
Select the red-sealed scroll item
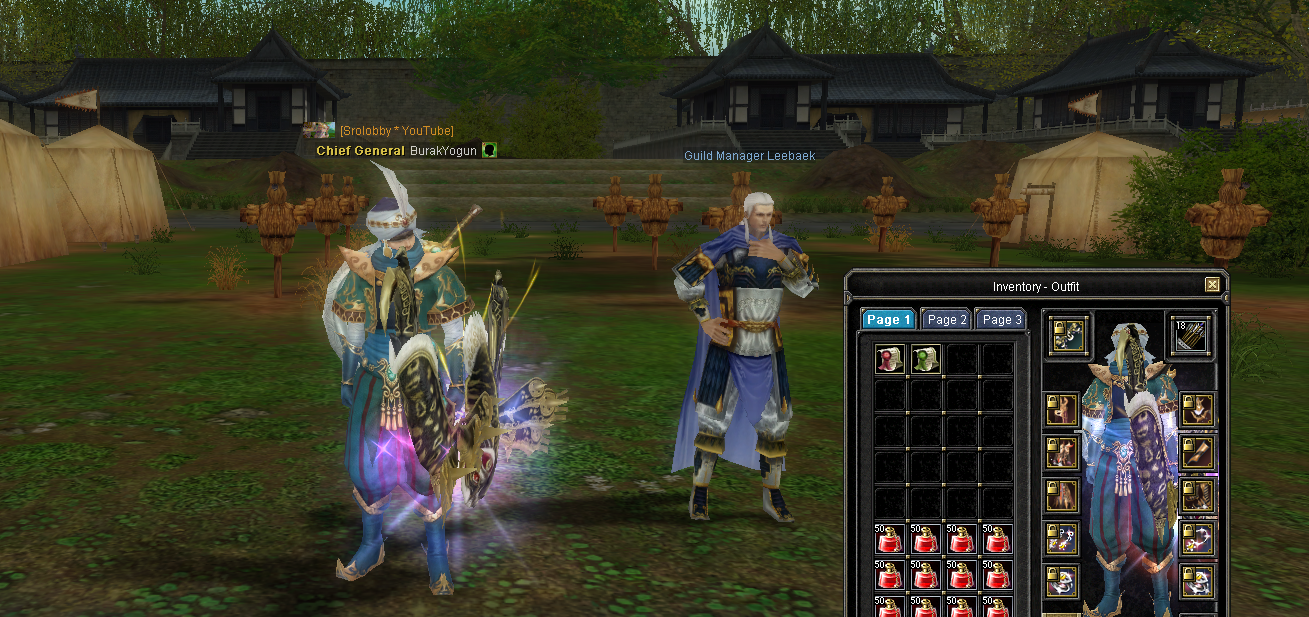[890, 359]
